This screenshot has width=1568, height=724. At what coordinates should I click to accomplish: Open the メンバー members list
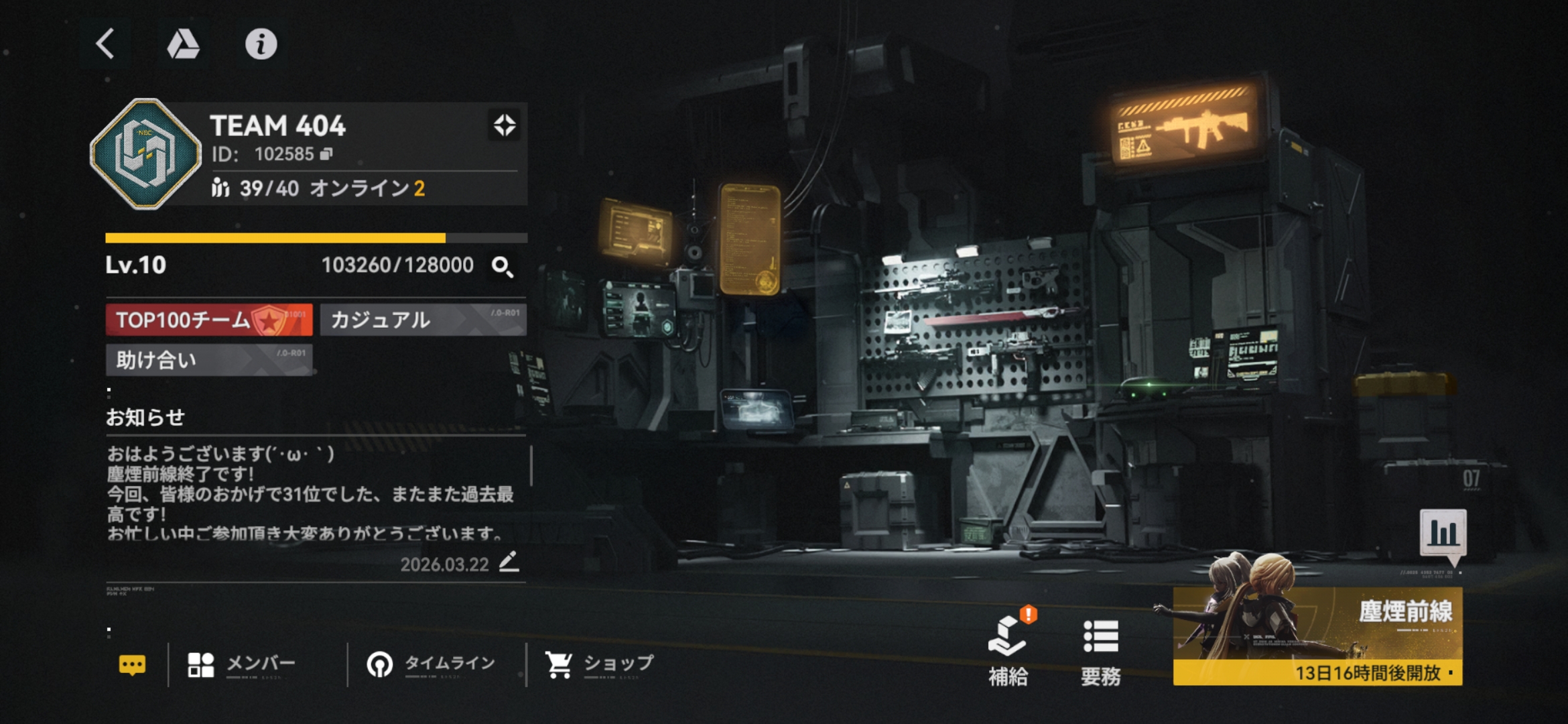241,664
